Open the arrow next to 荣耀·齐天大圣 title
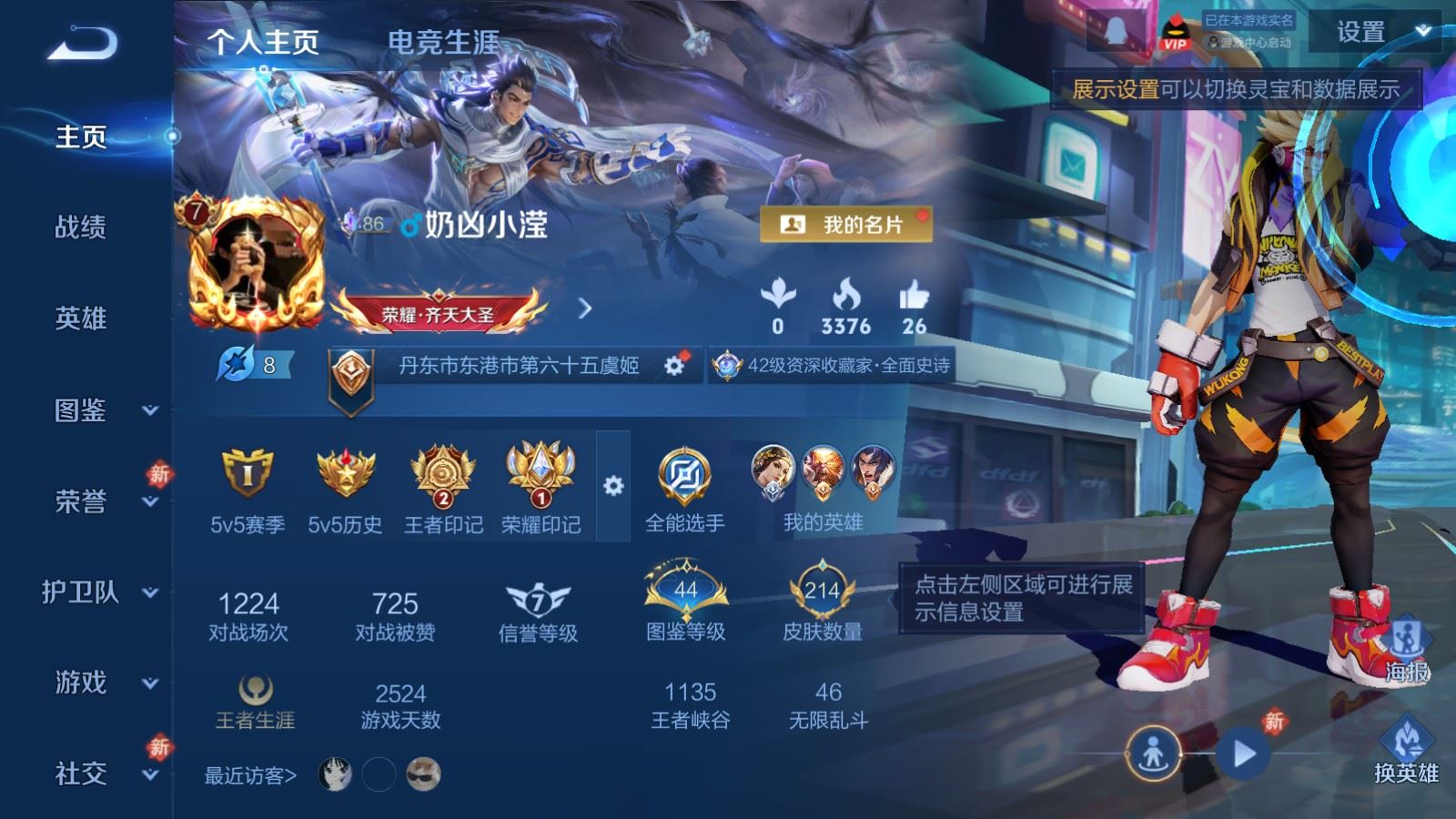 (585, 308)
